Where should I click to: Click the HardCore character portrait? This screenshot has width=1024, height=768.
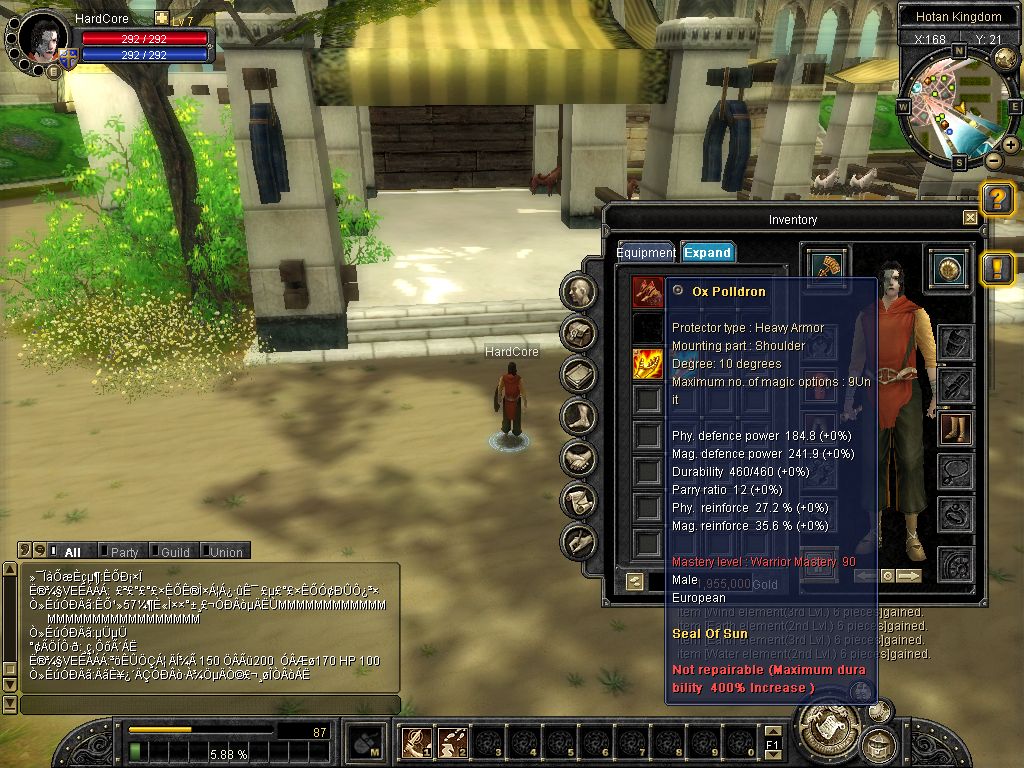coord(43,40)
